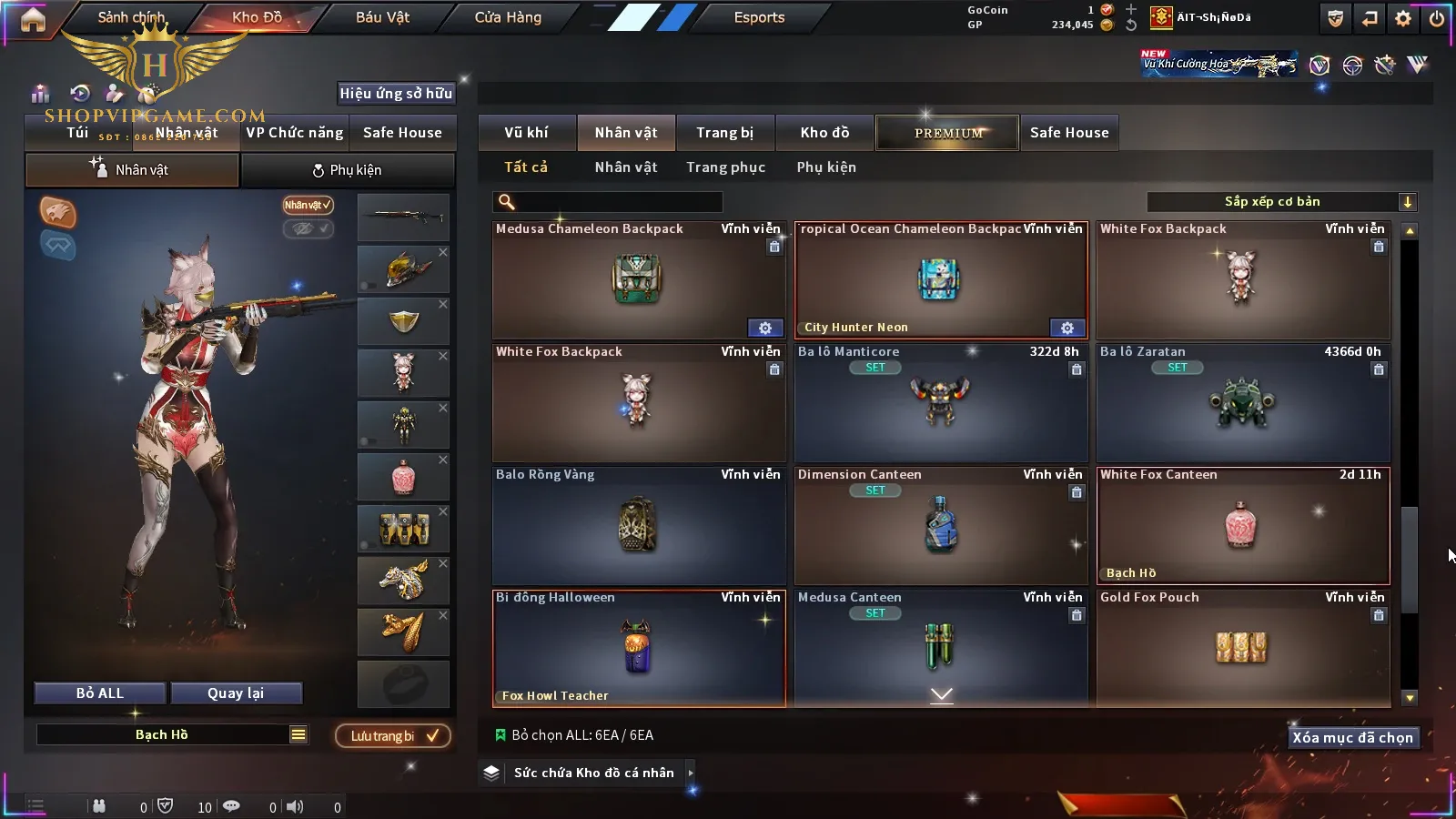The image size is (1456, 819).
Task: Switch to the Trang bị tab
Action: pyautogui.click(x=724, y=133)
